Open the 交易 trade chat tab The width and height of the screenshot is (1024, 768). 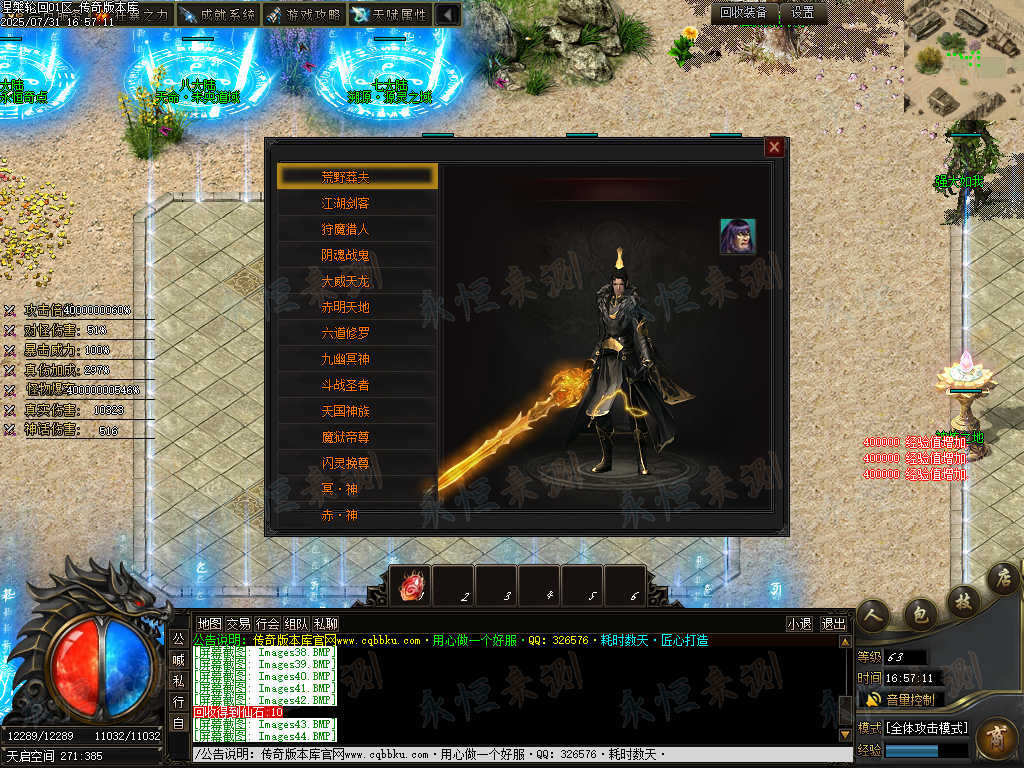[x=238, y=623]
